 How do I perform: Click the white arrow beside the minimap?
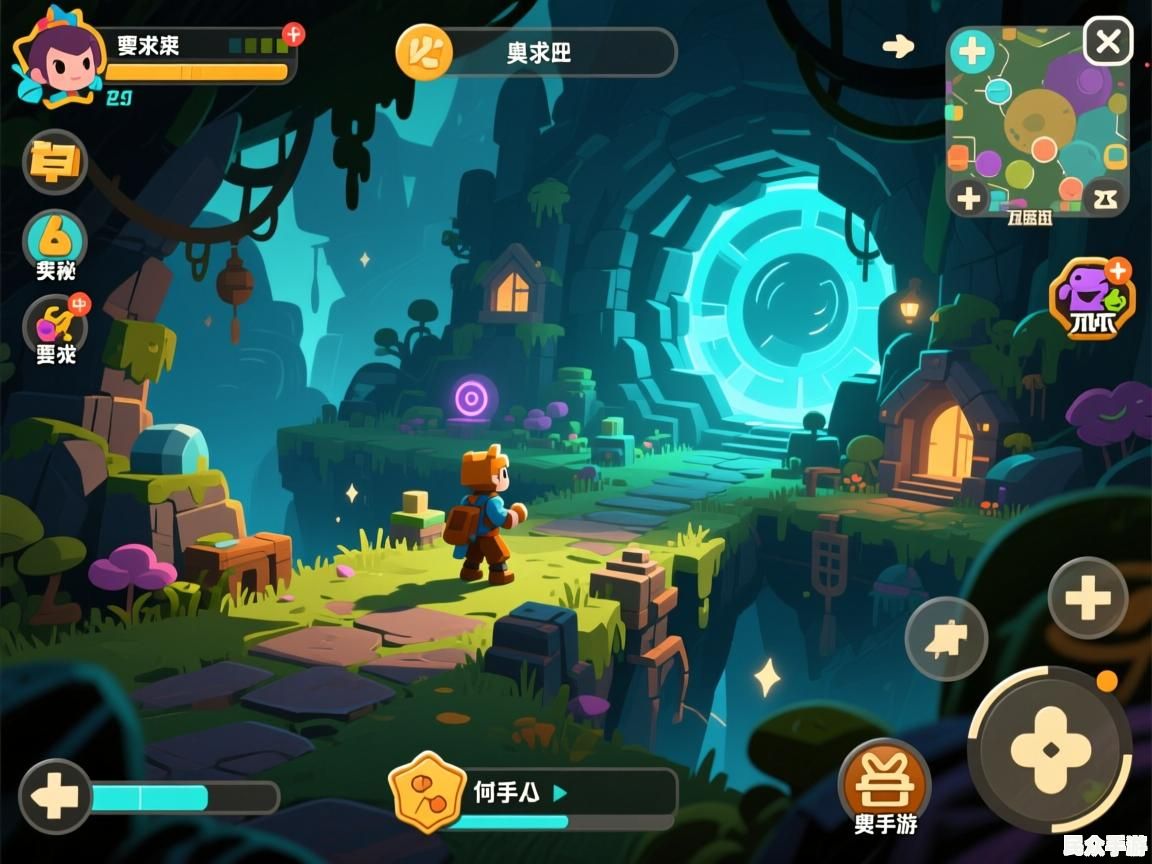tap(898, 46)
